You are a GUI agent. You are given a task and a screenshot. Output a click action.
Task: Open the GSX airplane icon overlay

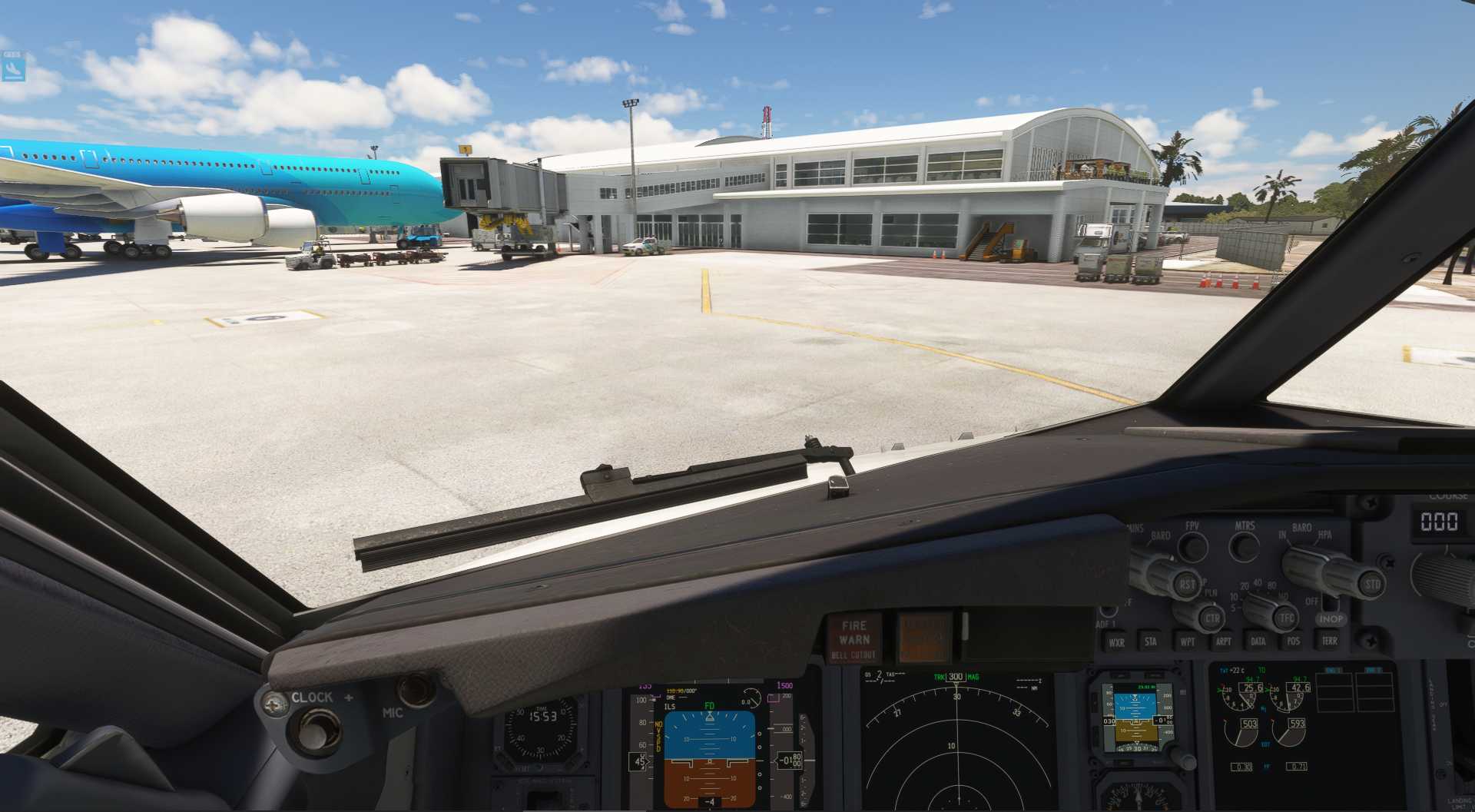(13, 68)
